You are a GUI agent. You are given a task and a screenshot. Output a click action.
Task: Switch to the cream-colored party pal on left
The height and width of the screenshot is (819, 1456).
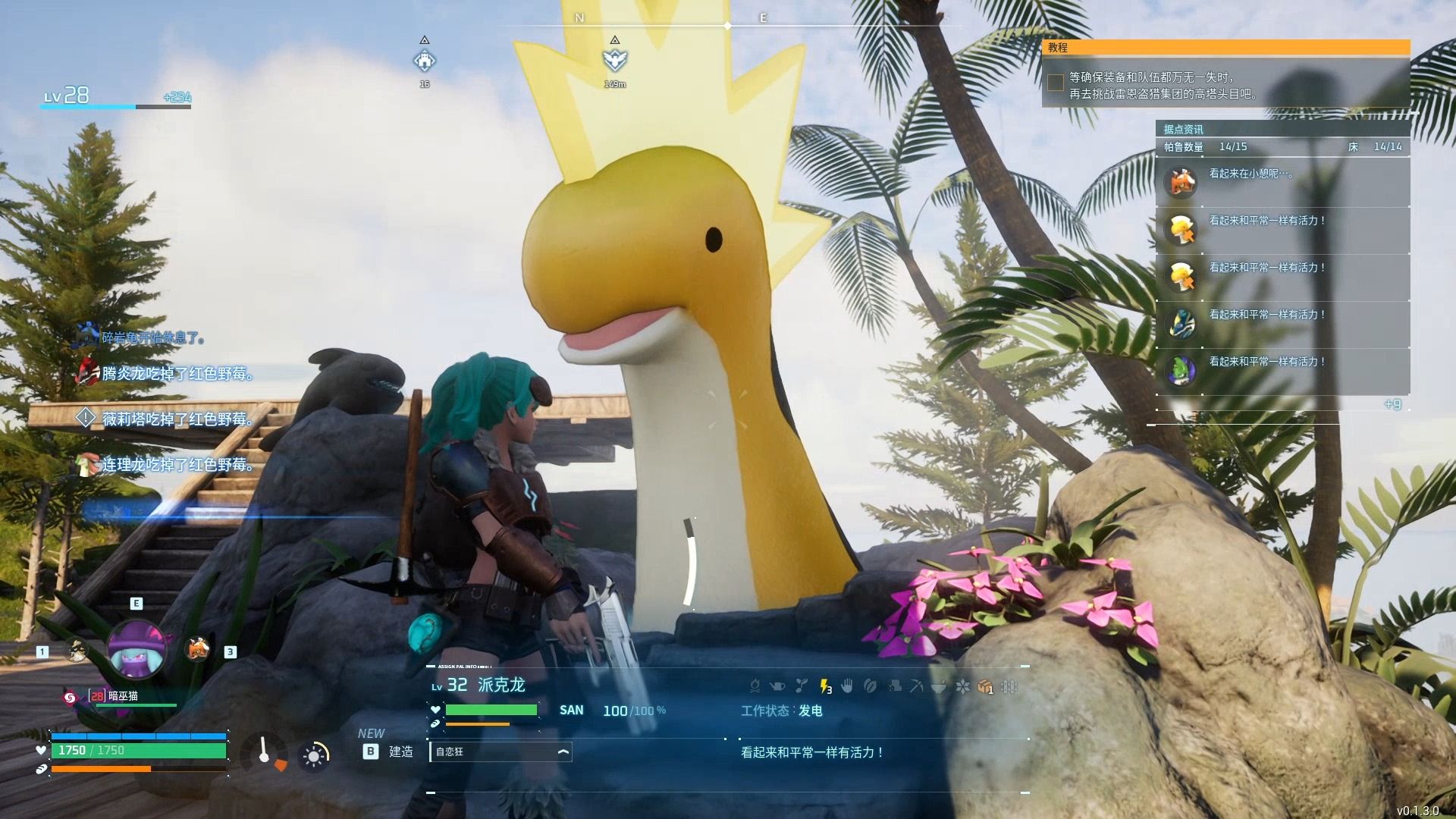[x=75, y=648]
